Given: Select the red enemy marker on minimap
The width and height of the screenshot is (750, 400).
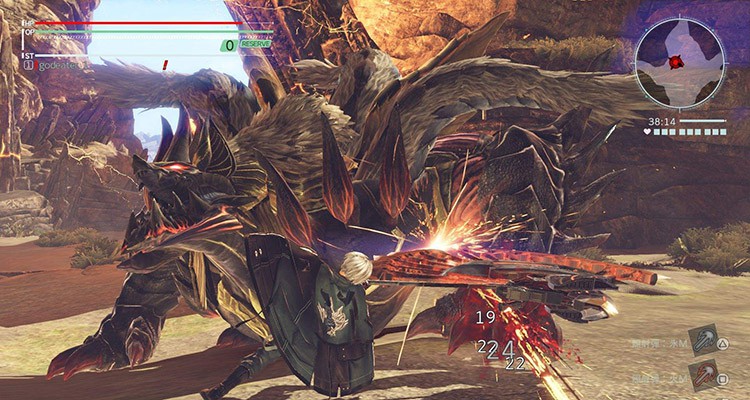Looking at the screenshot, I should pyautogui.click(x=676, y=62).
